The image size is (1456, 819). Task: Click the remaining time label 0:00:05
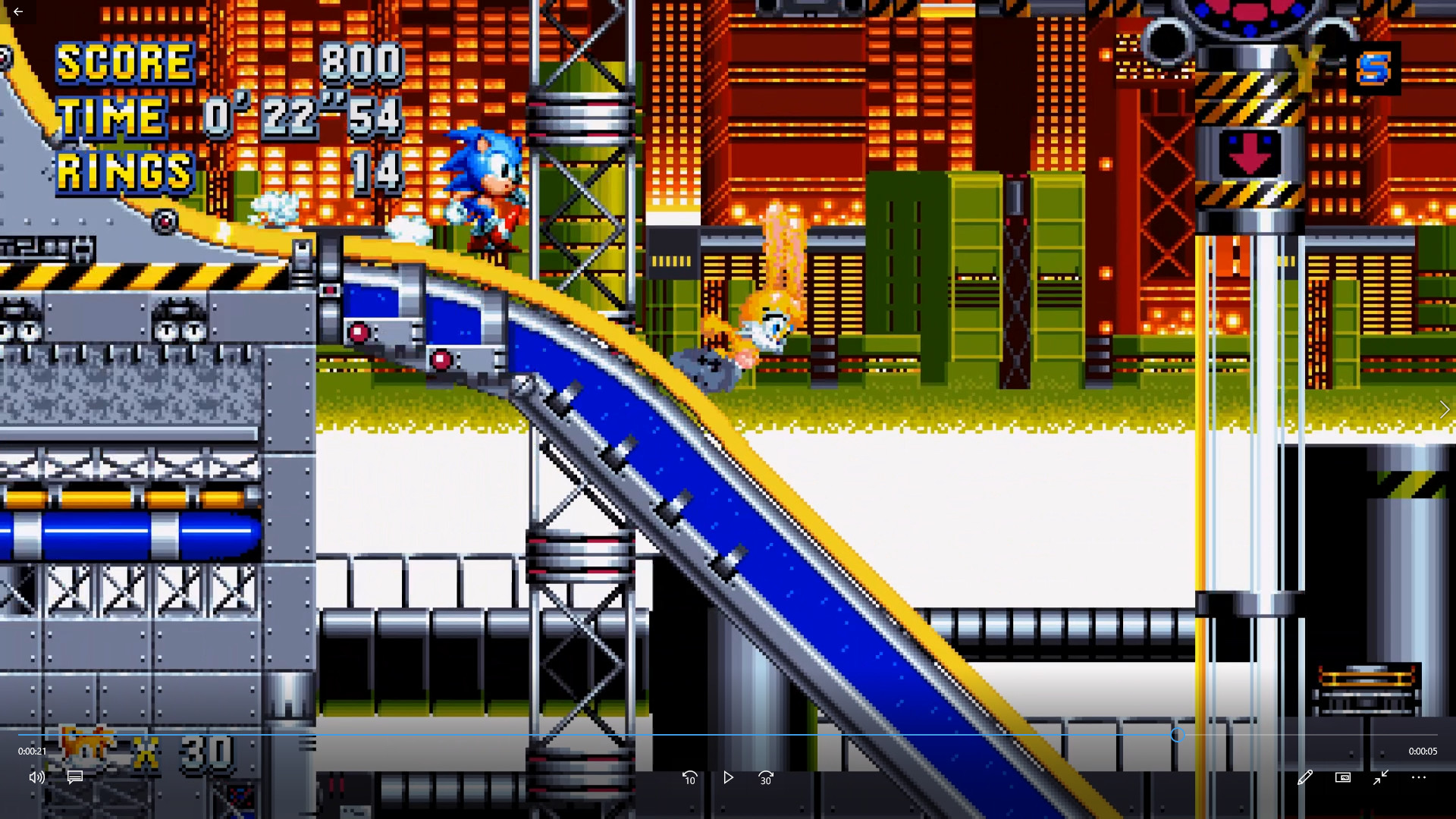click(1424, 751)
